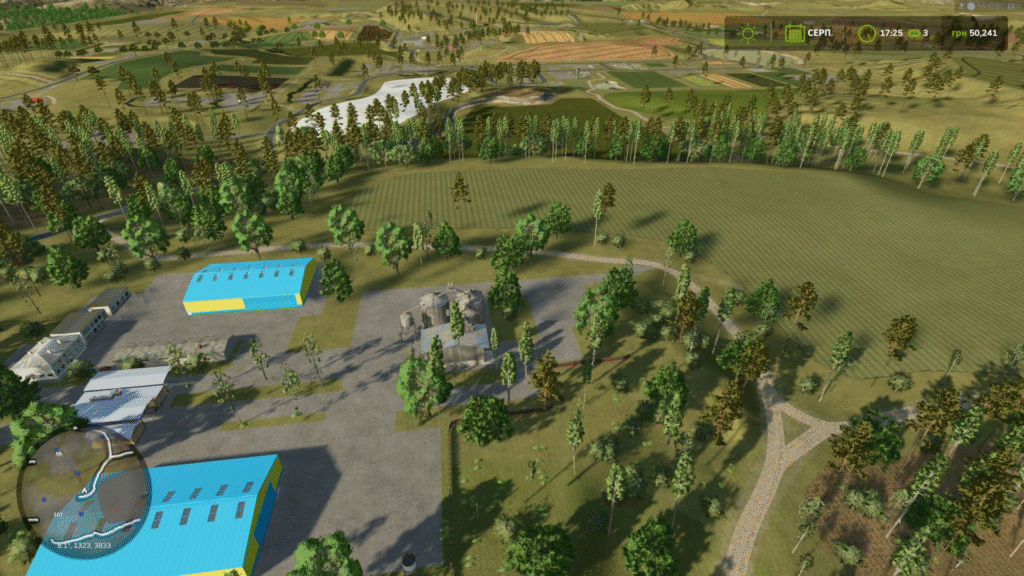Click the sun weather icon
Image resolution: width=1024 pixels, height=576 pixels.
click(x=748, y=33)
